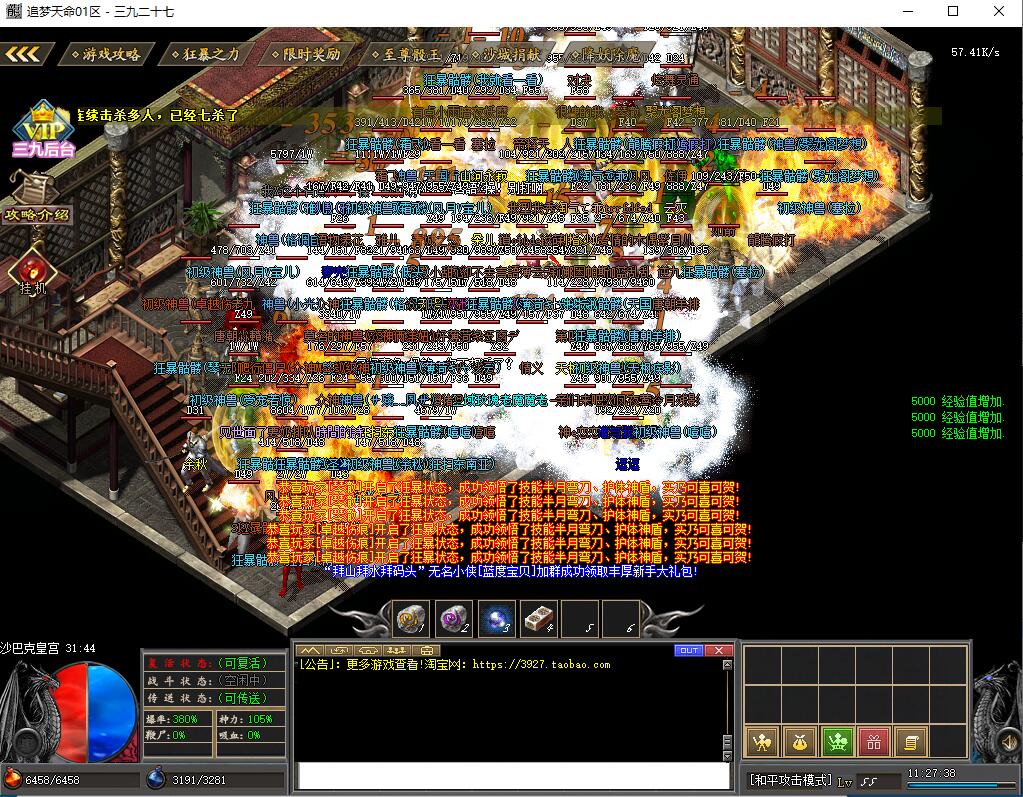Screen dimensions: 1023x797
Task: Use the mahjong tile item in hotbar slot 4
Action: point(539,620)
